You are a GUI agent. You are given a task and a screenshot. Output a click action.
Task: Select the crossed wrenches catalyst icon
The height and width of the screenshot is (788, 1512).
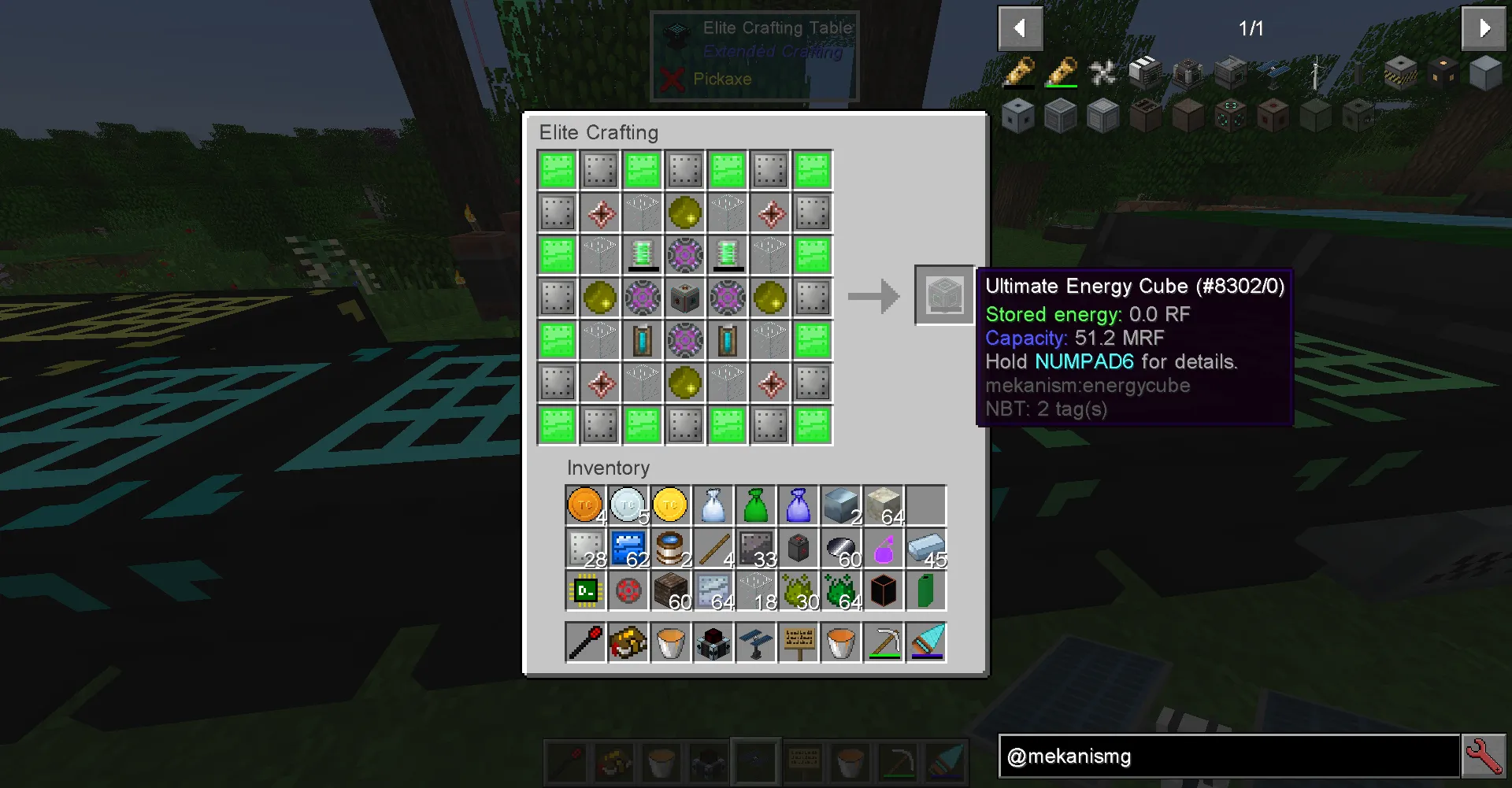1103,72
